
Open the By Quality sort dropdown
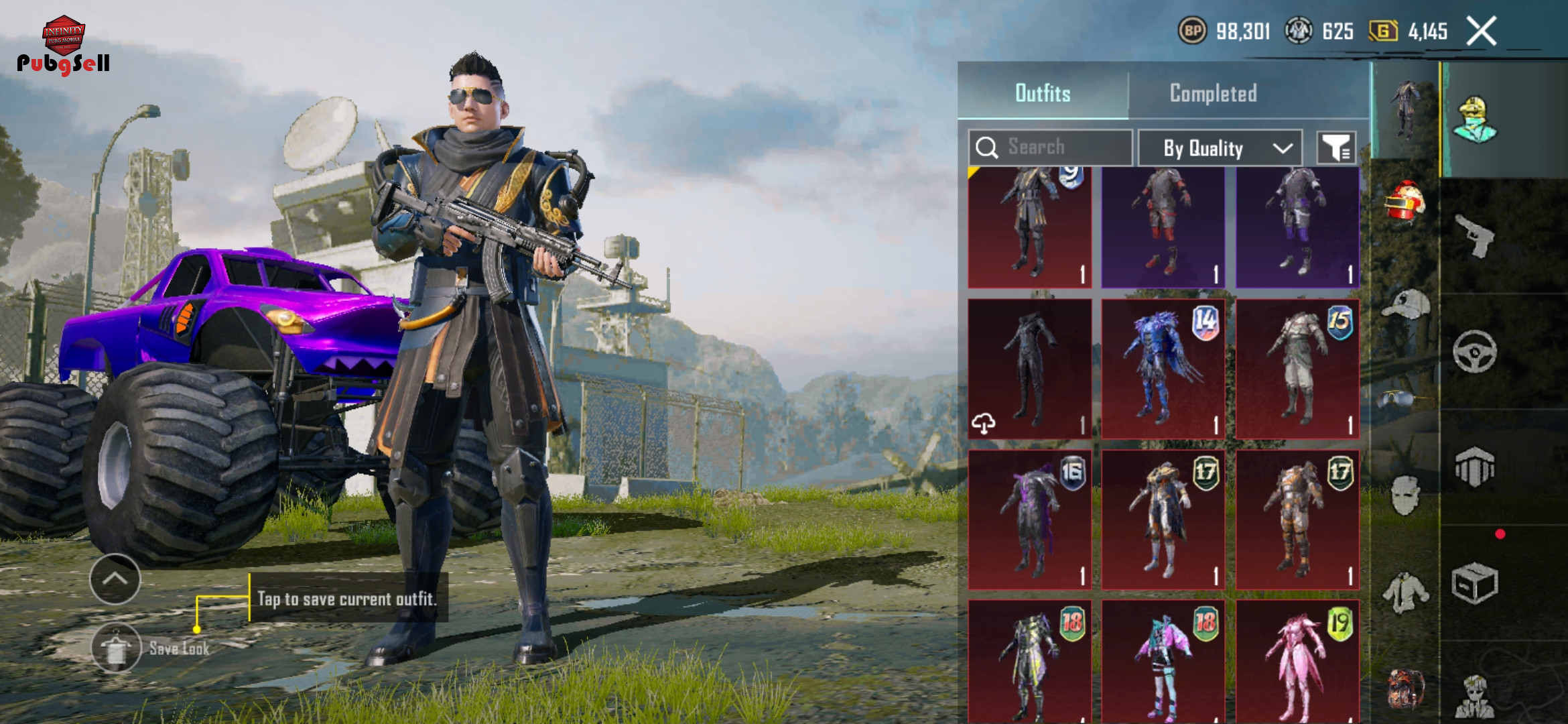point(1220,147)
